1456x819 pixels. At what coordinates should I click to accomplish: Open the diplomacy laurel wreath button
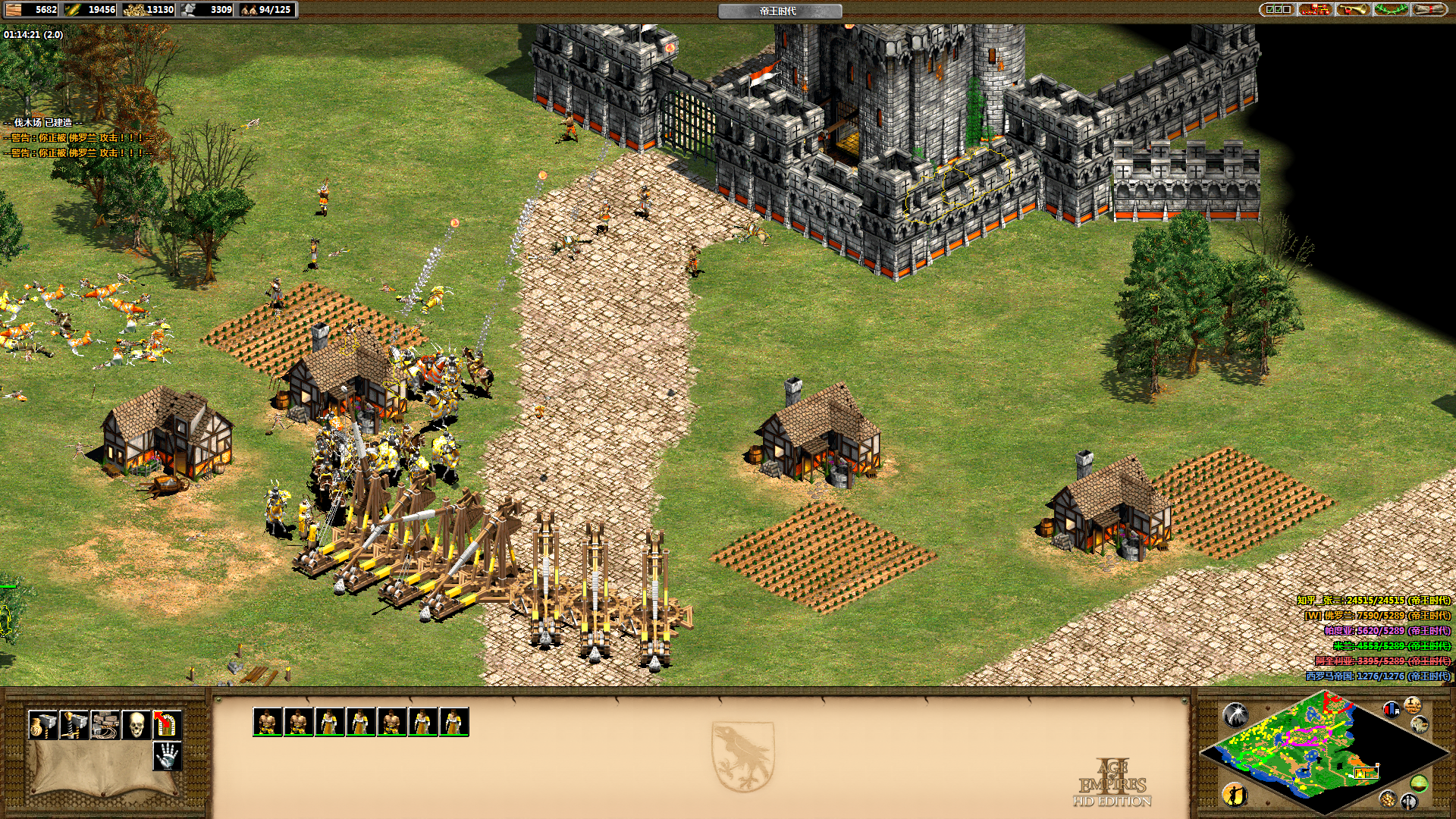pyautogui.click(x=1391, y=10)
